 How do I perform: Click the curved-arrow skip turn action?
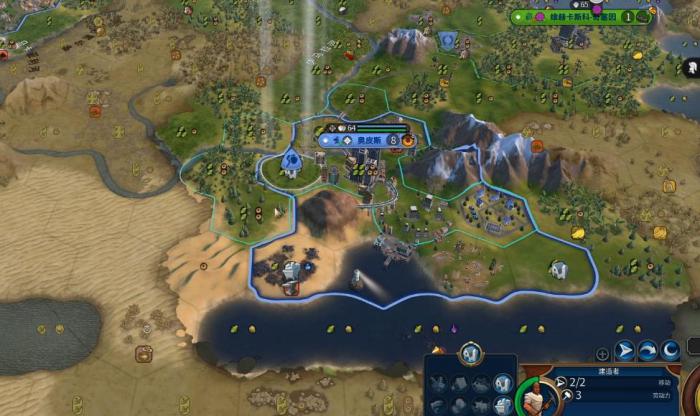[x=648, y=351]
